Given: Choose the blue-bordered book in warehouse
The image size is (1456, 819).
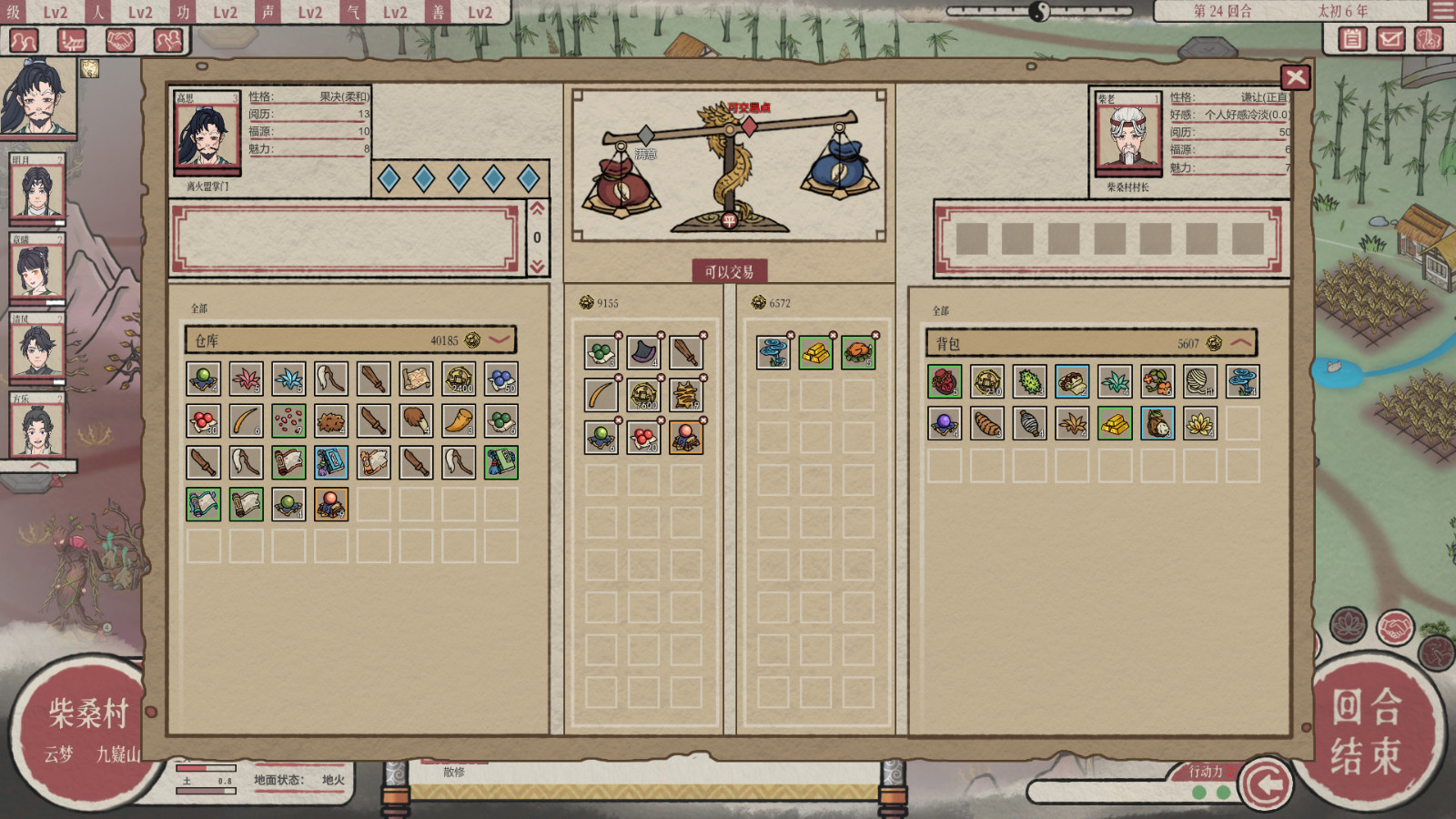Looking at the screenshot, I should pos(331,462).
